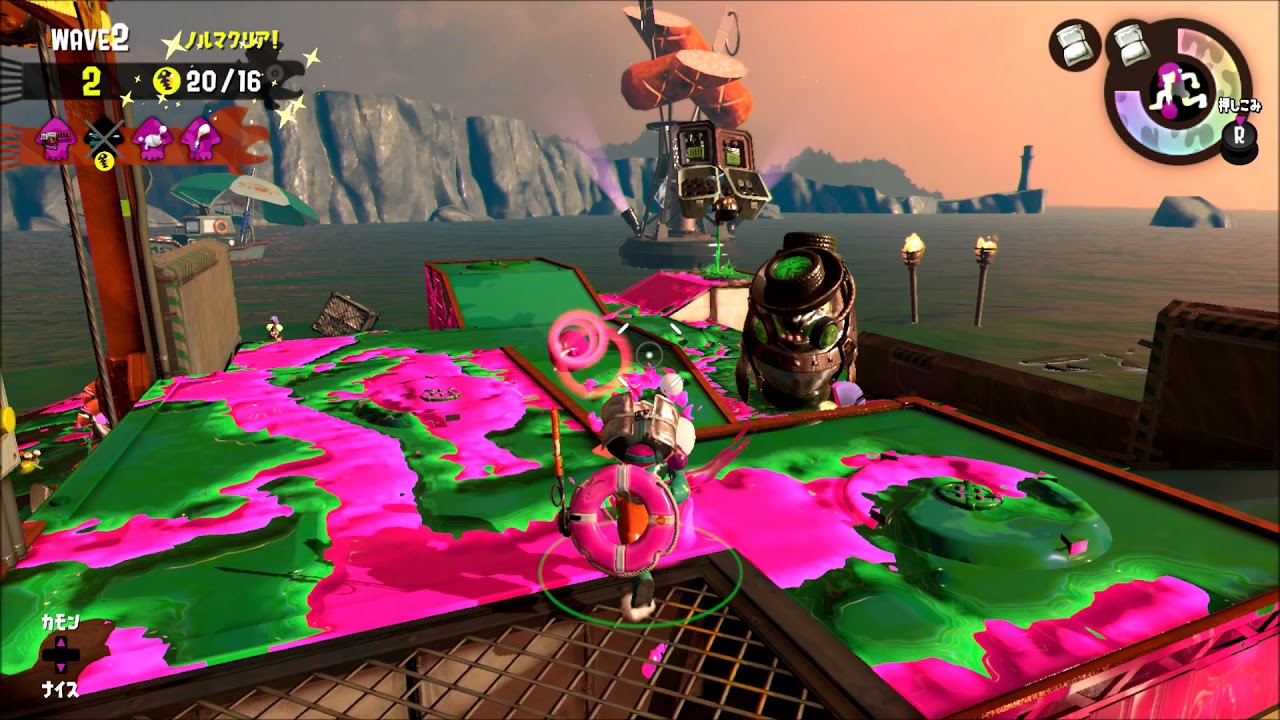Select the WAVE 2 header label

click(90, 37)
